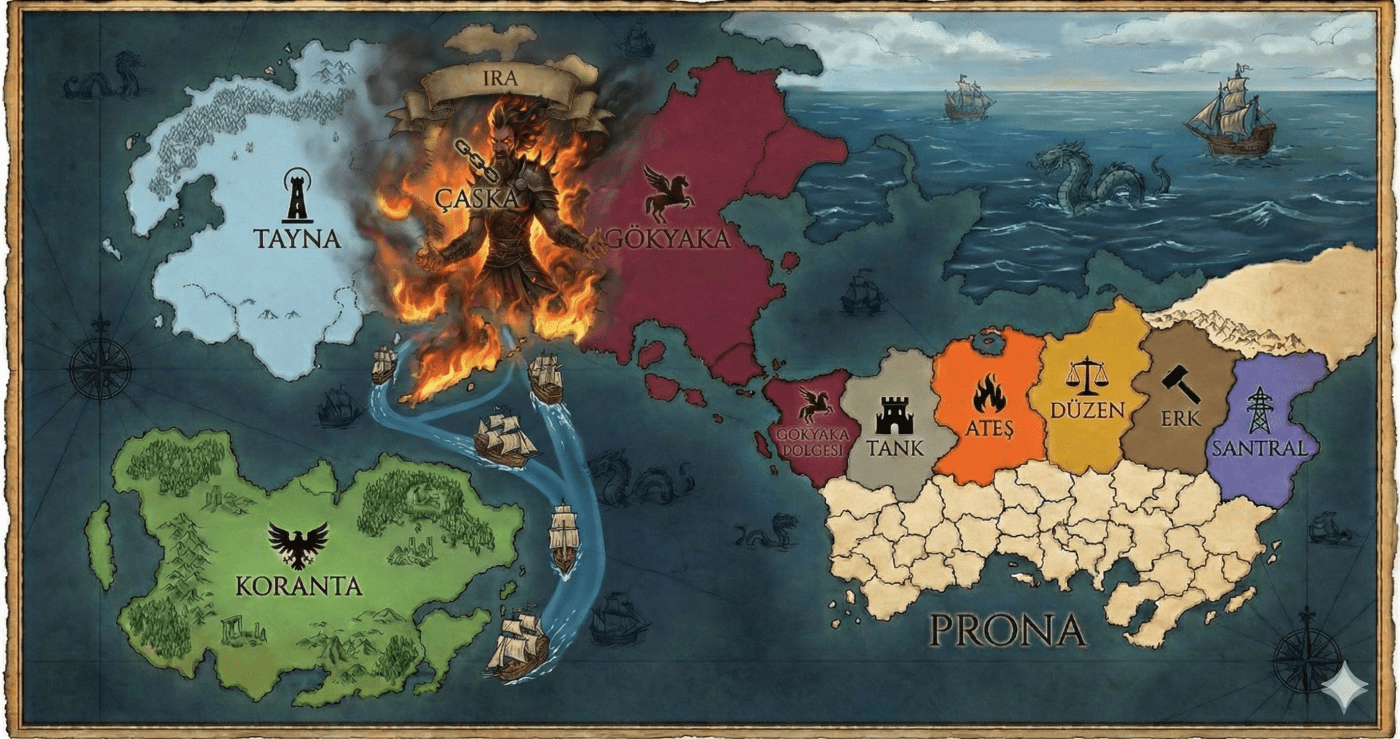Click the Çaska region label
1400x739 pixels.
pos(477,198)
